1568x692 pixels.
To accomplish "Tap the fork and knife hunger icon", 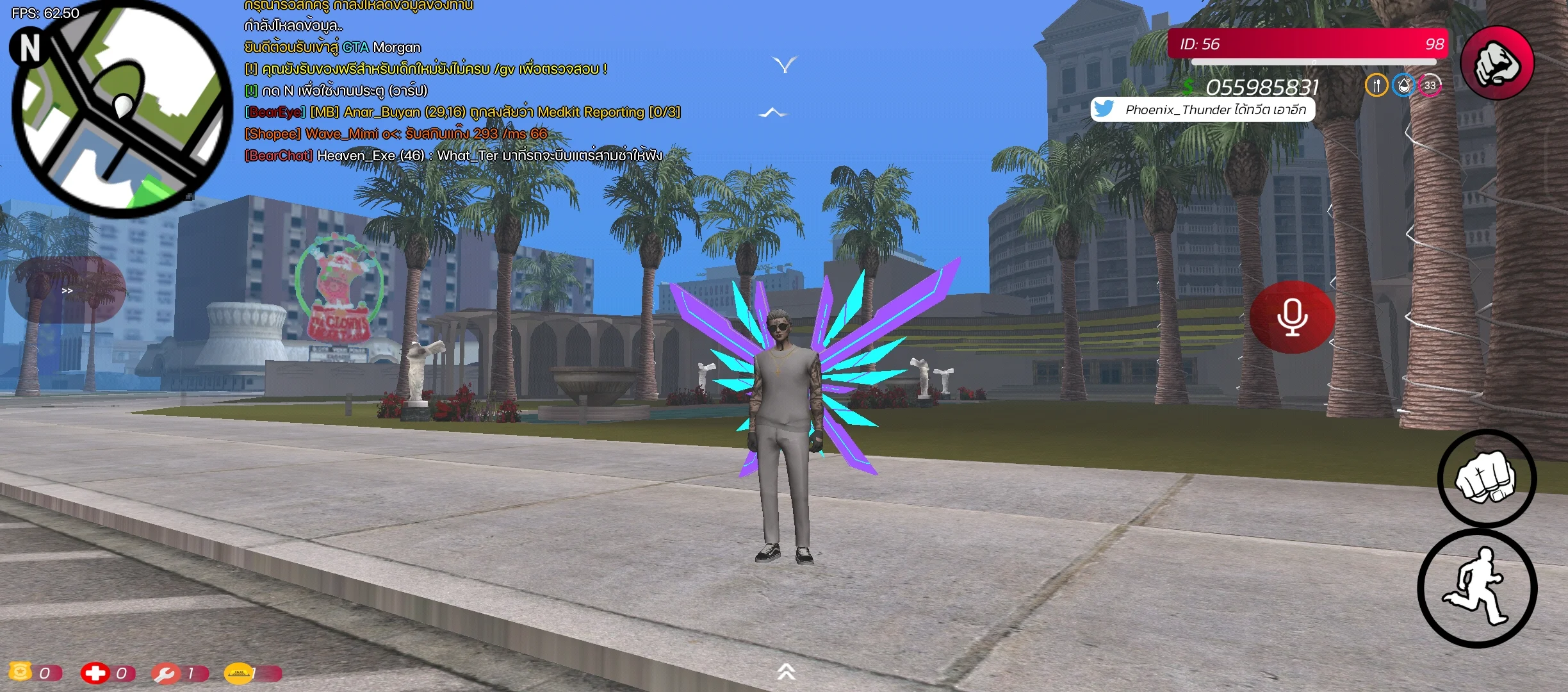I will pos(1376,85).
